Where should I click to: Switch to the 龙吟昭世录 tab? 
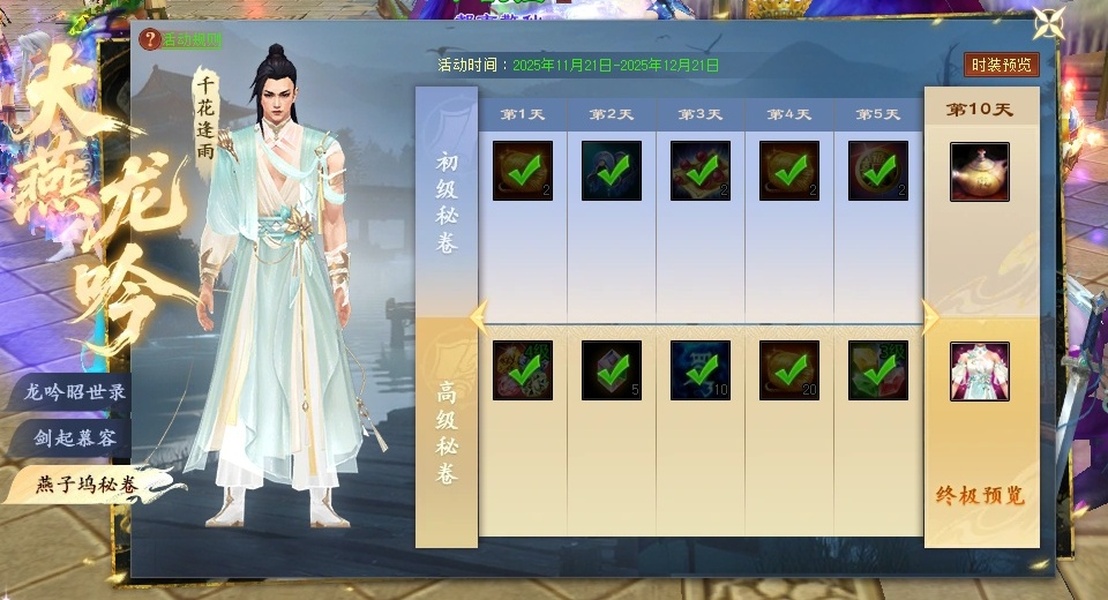(x=74, y=392)
